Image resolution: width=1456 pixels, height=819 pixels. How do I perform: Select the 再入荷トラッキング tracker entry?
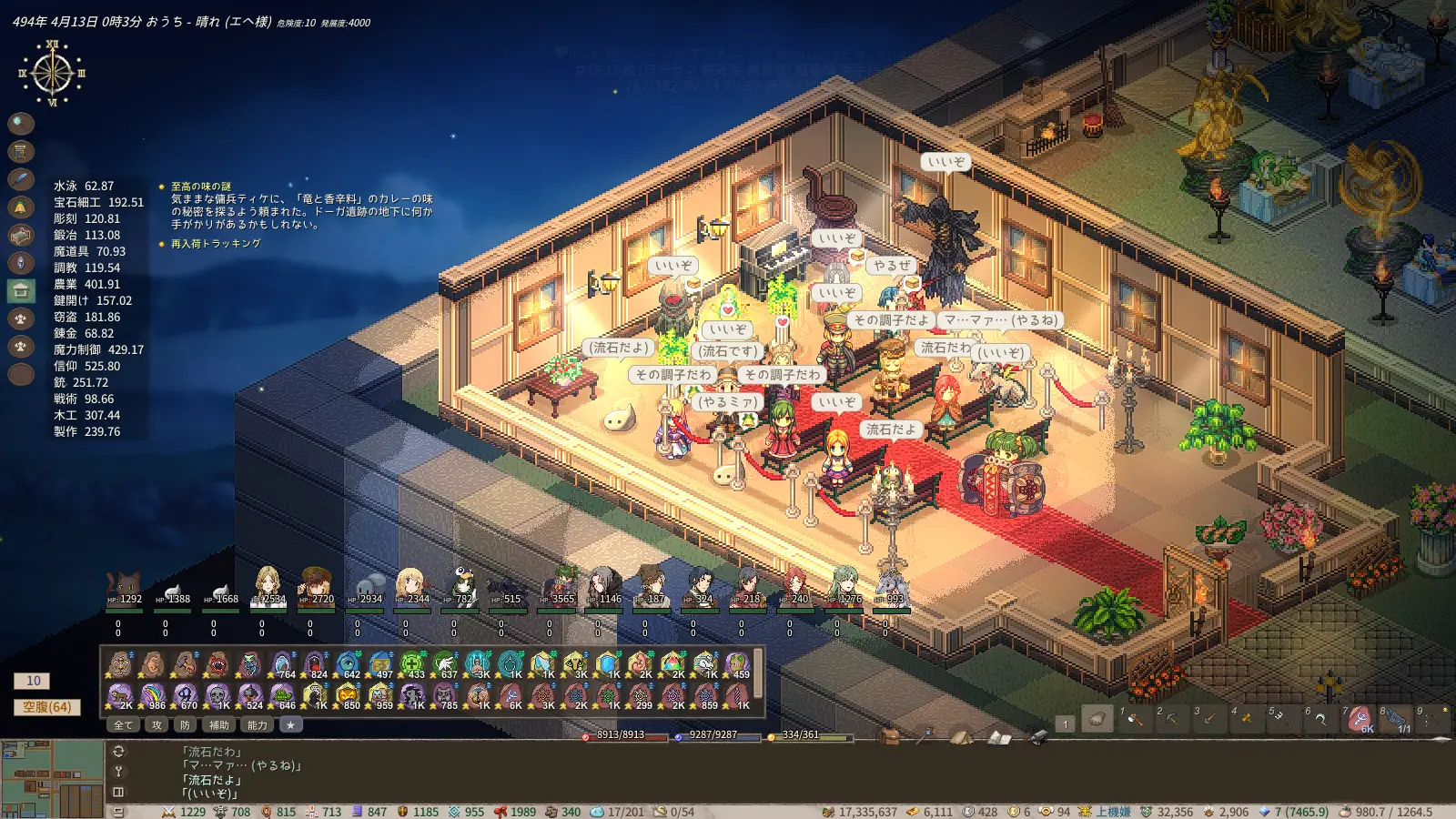(x=216, y=244)
